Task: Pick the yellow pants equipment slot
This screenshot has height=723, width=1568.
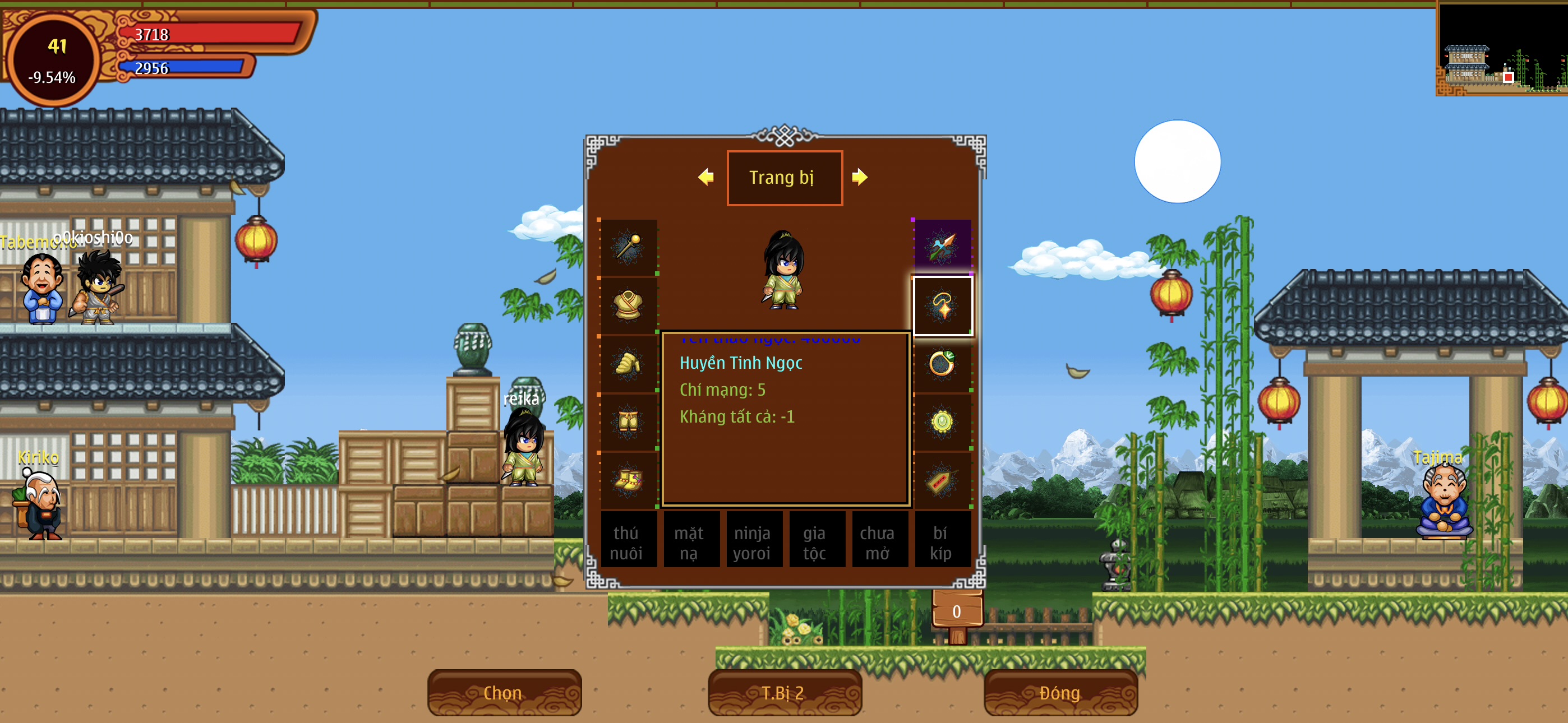Action: (x=628, y=421)
